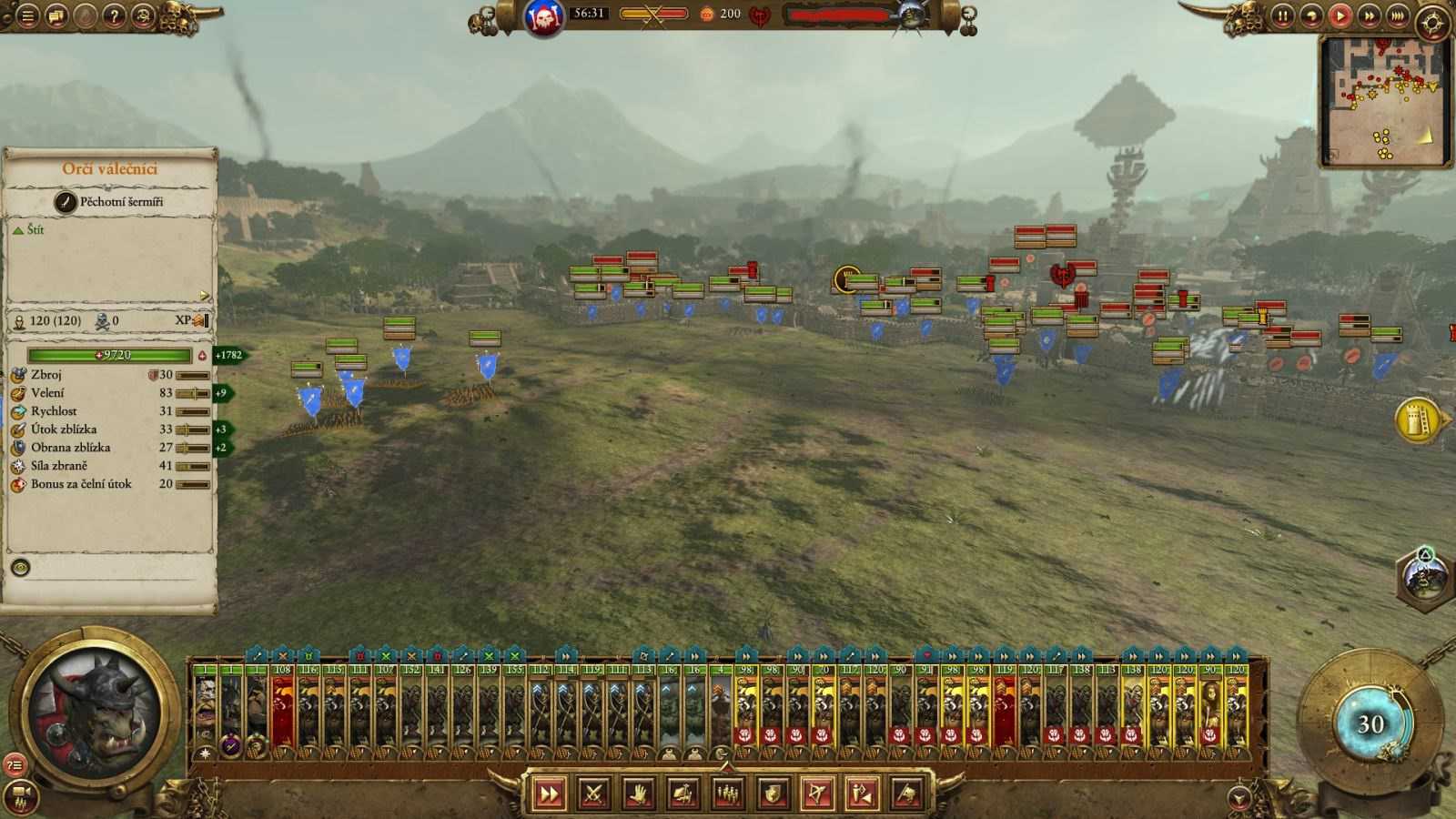Set battle speed to double fast forward

(1369, 15)
